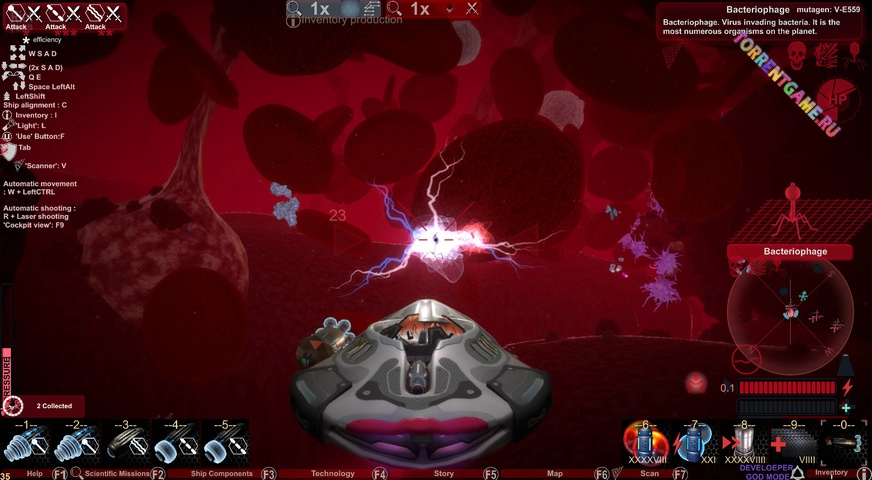Open the Technology menu
This screenshot has height=480, width=872.
click(333, 473)
